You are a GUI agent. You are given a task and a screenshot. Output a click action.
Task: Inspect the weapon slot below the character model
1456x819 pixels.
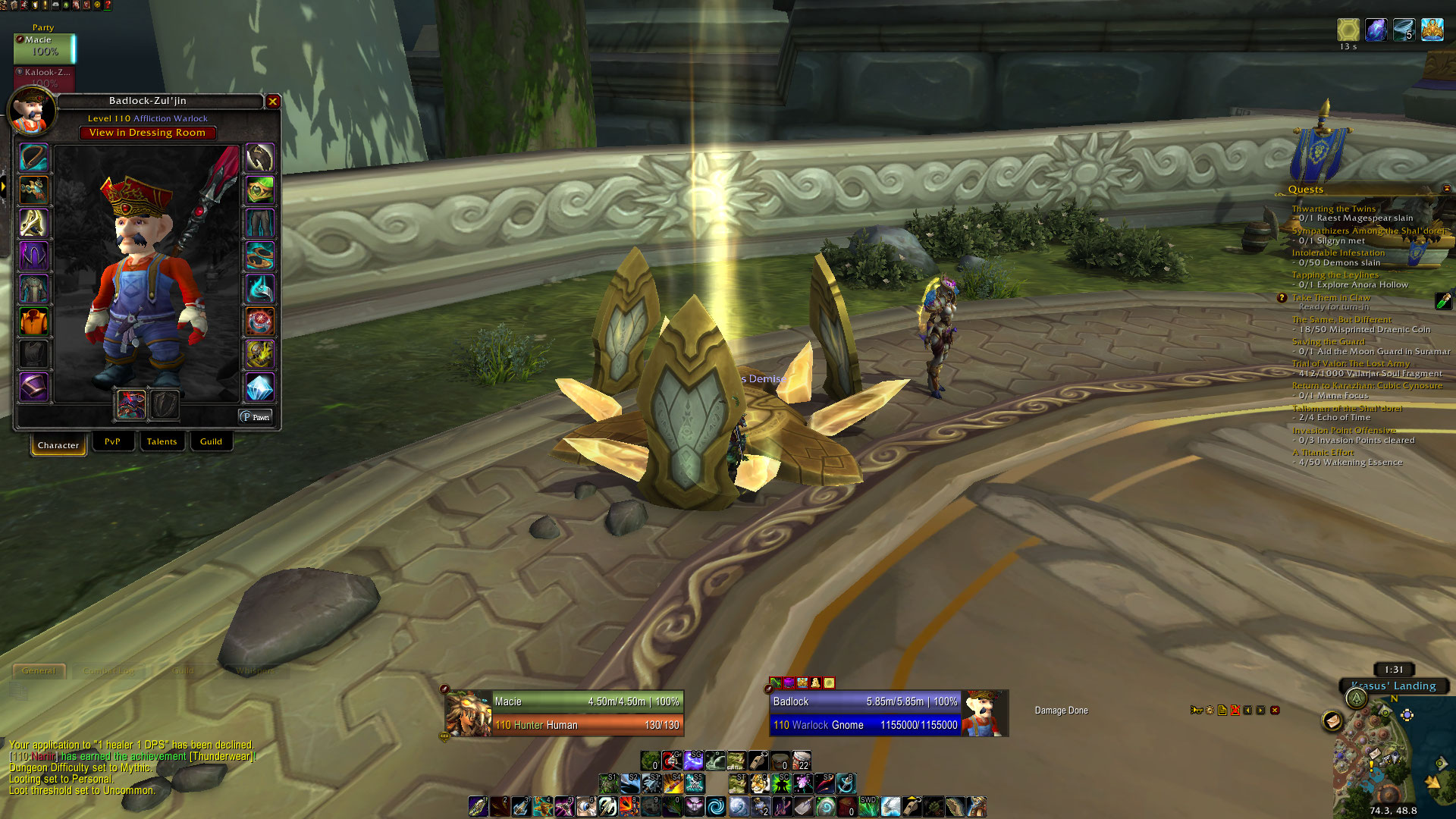pyautogui.click(x=131, y=404)
